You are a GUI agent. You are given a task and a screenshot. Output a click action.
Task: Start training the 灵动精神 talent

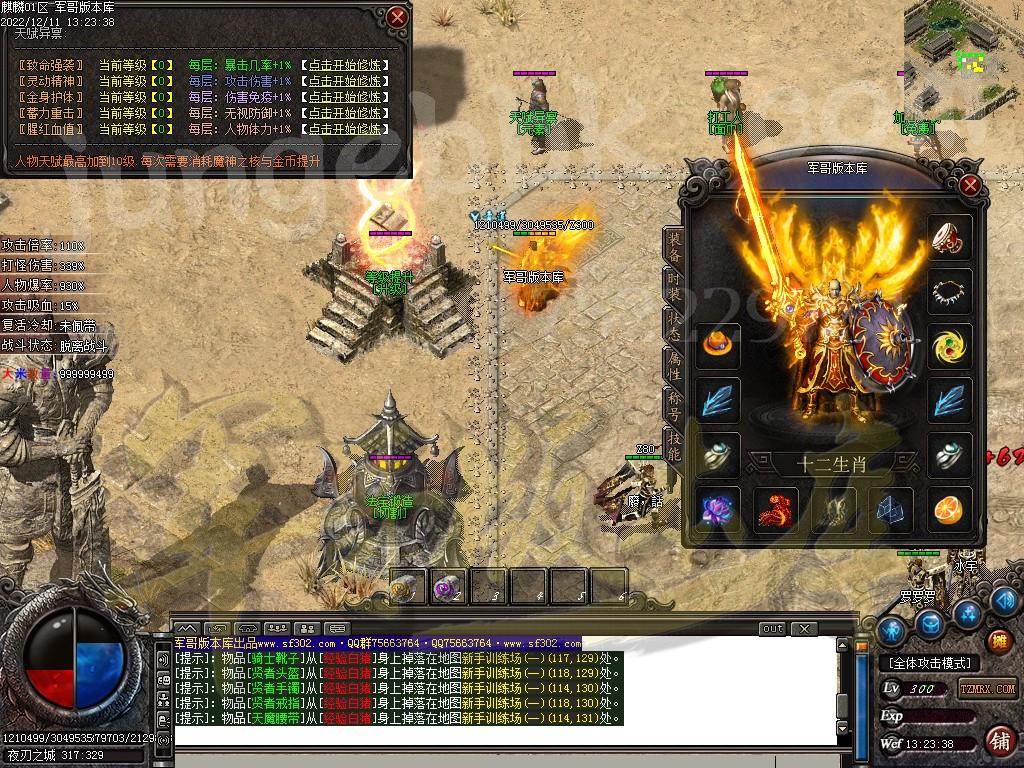[x=345, y=81]
